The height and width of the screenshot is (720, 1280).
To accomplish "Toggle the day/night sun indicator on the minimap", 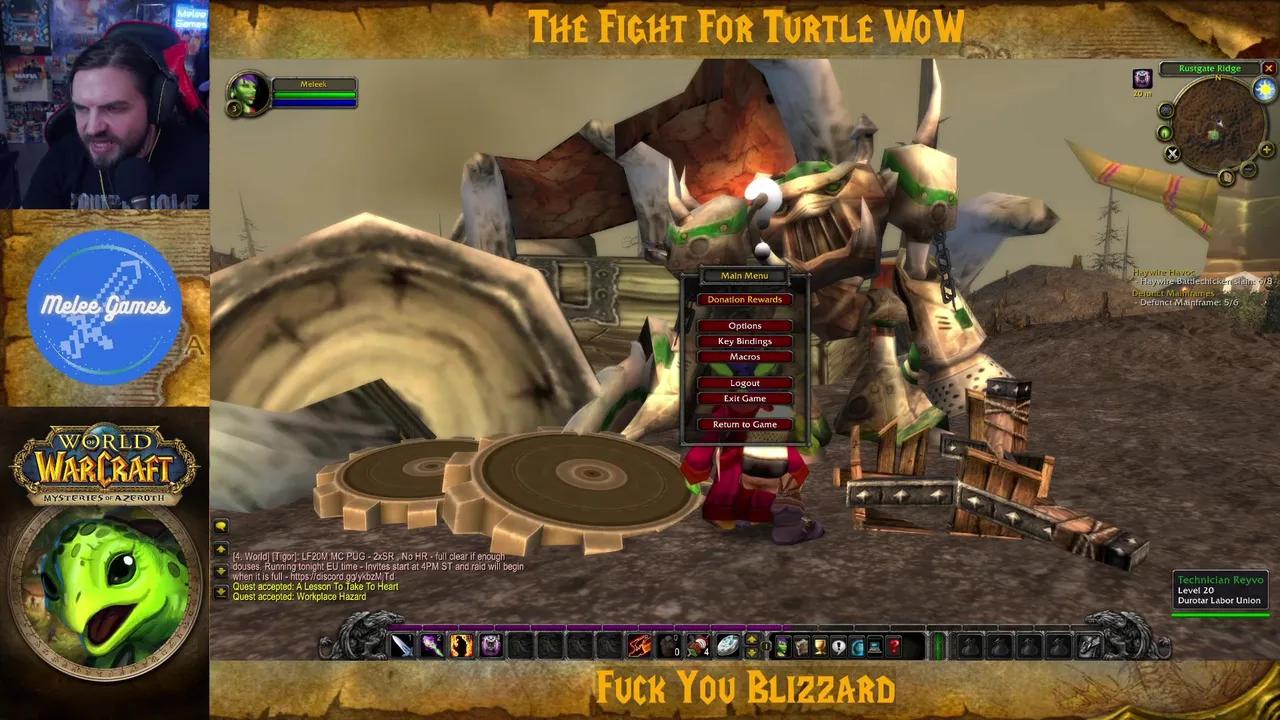I will point(1263,89).
